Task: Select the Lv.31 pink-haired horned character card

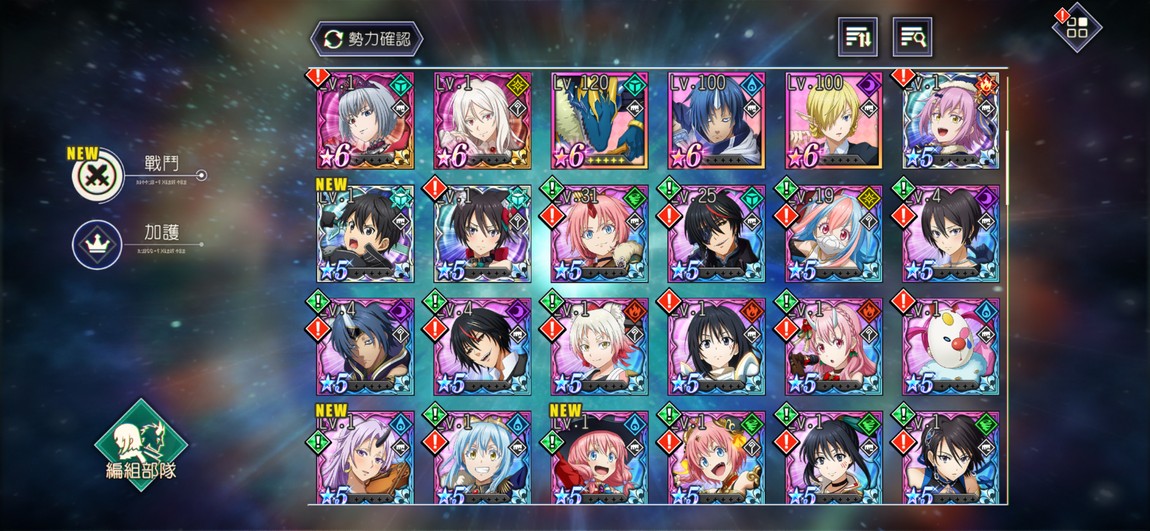Action: point(599,234)
